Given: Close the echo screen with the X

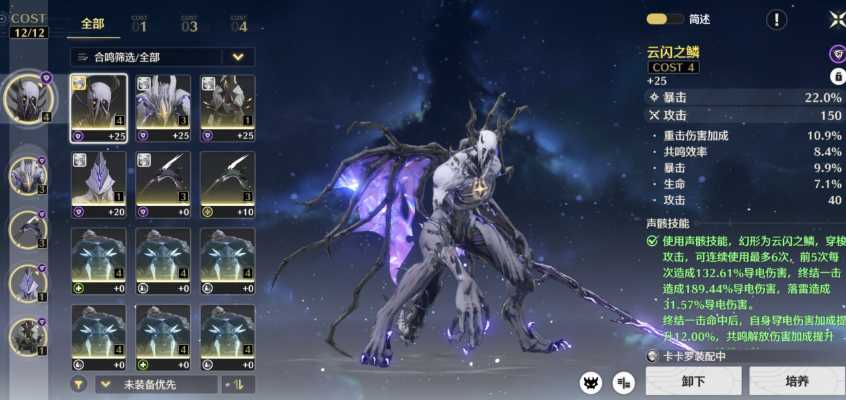Looking at the screenshot, I should click(x=836, y=19).
